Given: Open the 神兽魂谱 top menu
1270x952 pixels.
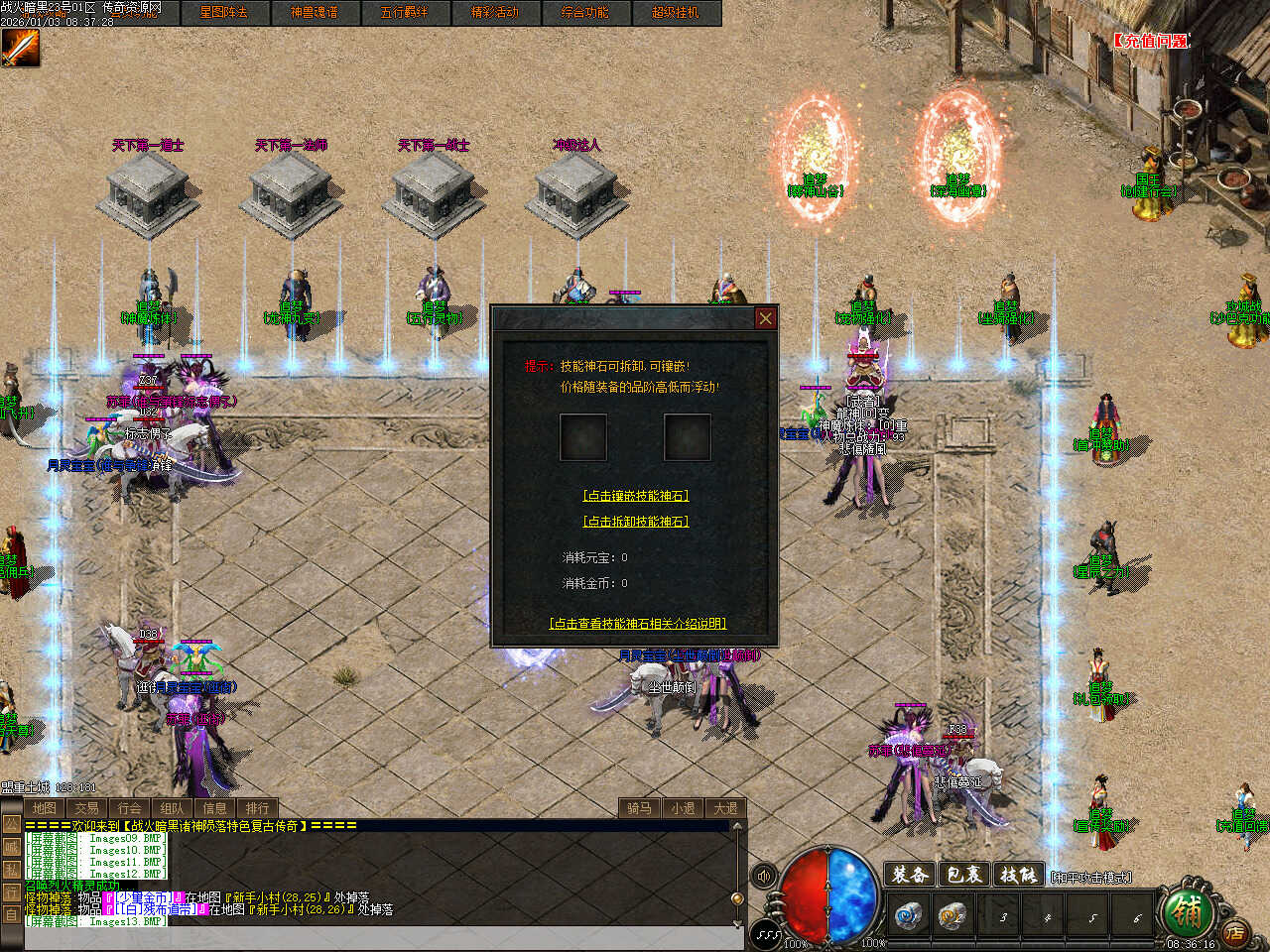Looking at the screenshot, I should [314, 13].
